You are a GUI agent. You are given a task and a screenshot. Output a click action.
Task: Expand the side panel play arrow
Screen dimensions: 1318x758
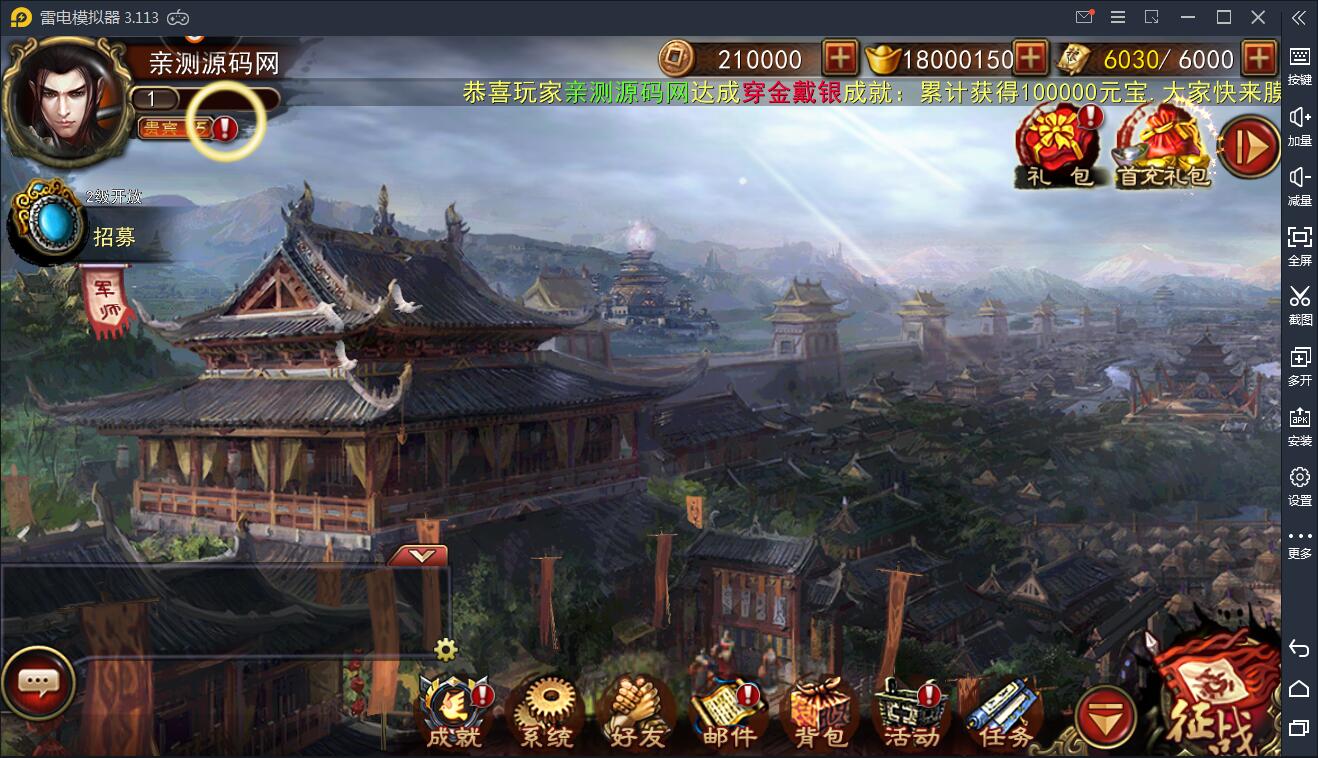1248,148
